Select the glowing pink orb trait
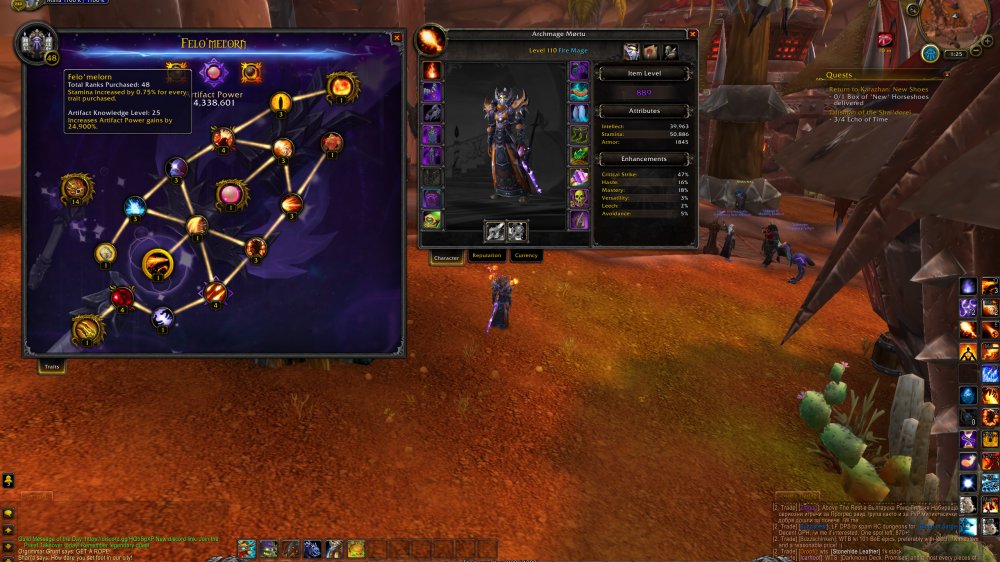Image resolution: width=1000 pixels, height=562 pixels. pos(230,193)
